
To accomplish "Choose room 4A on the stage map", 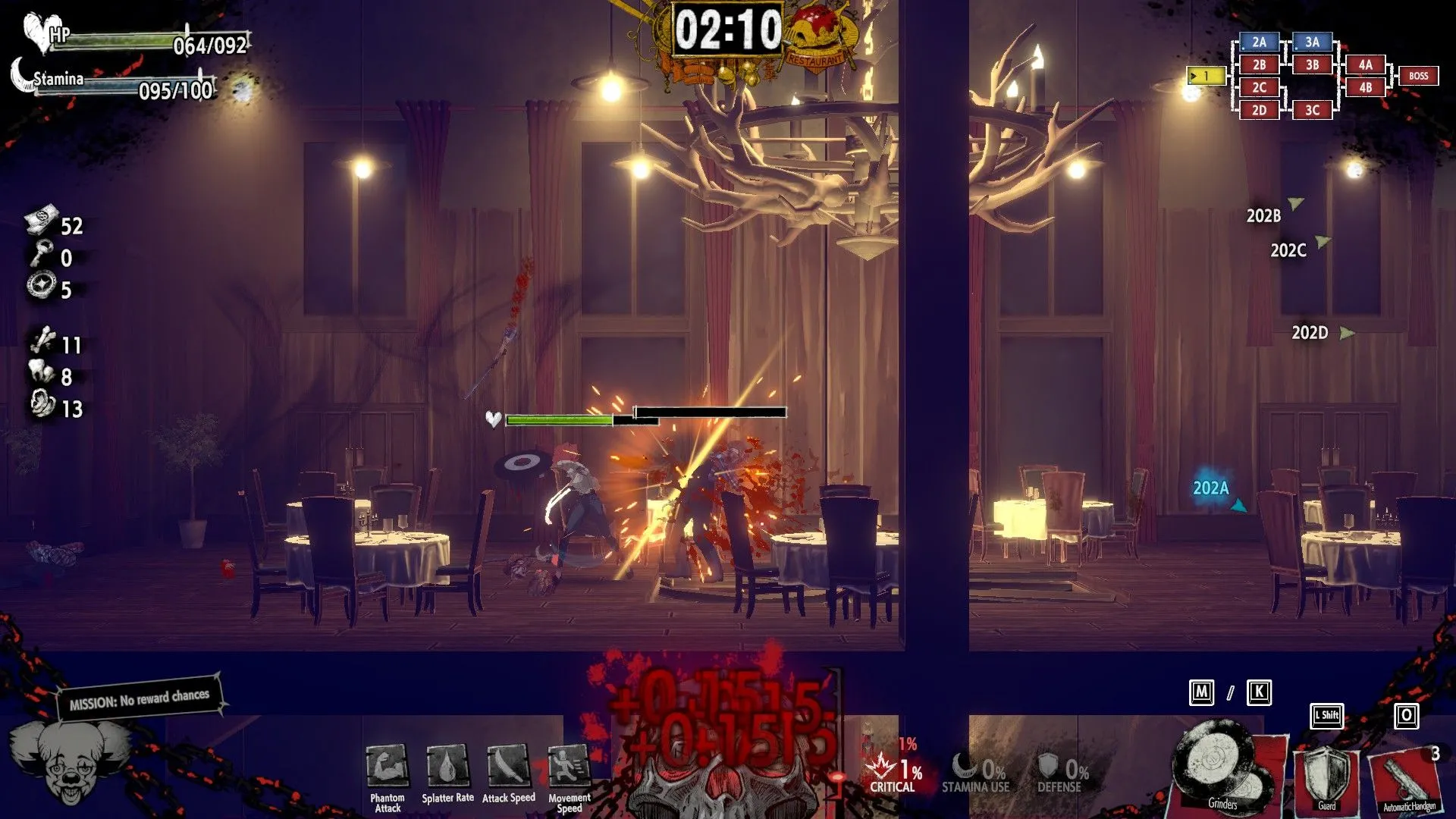I will point(1365,65).
